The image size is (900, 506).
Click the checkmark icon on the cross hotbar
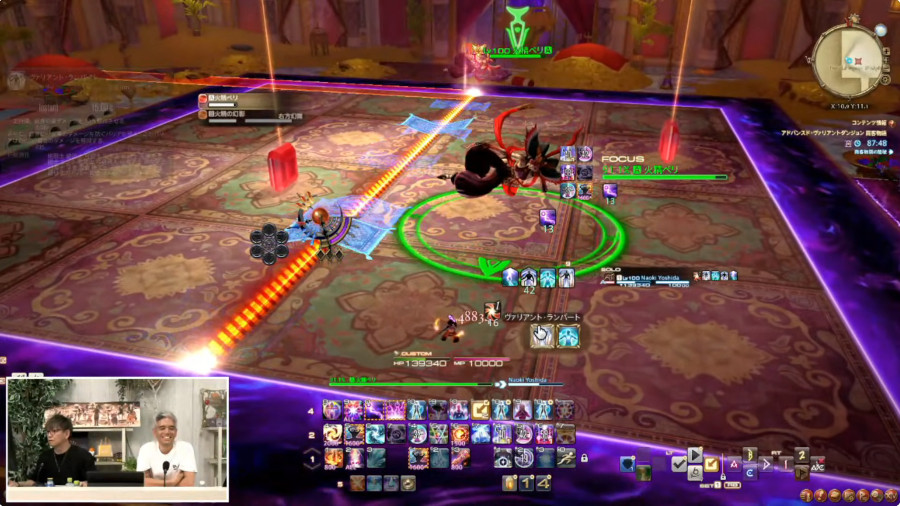click(679, 463)
